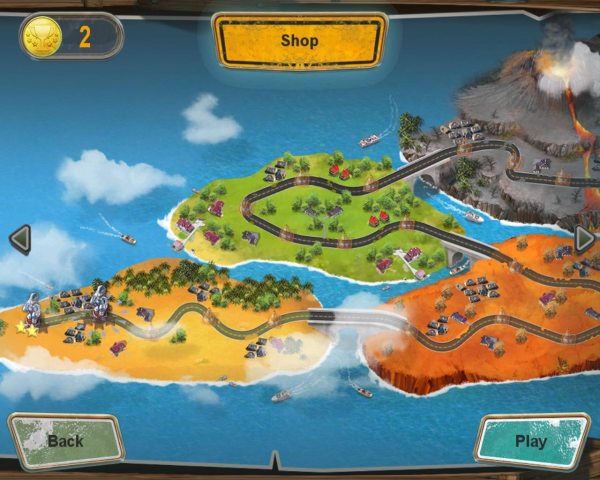Show the next map with right arrow
600x480 pixels.
click(x=585, y=239)
